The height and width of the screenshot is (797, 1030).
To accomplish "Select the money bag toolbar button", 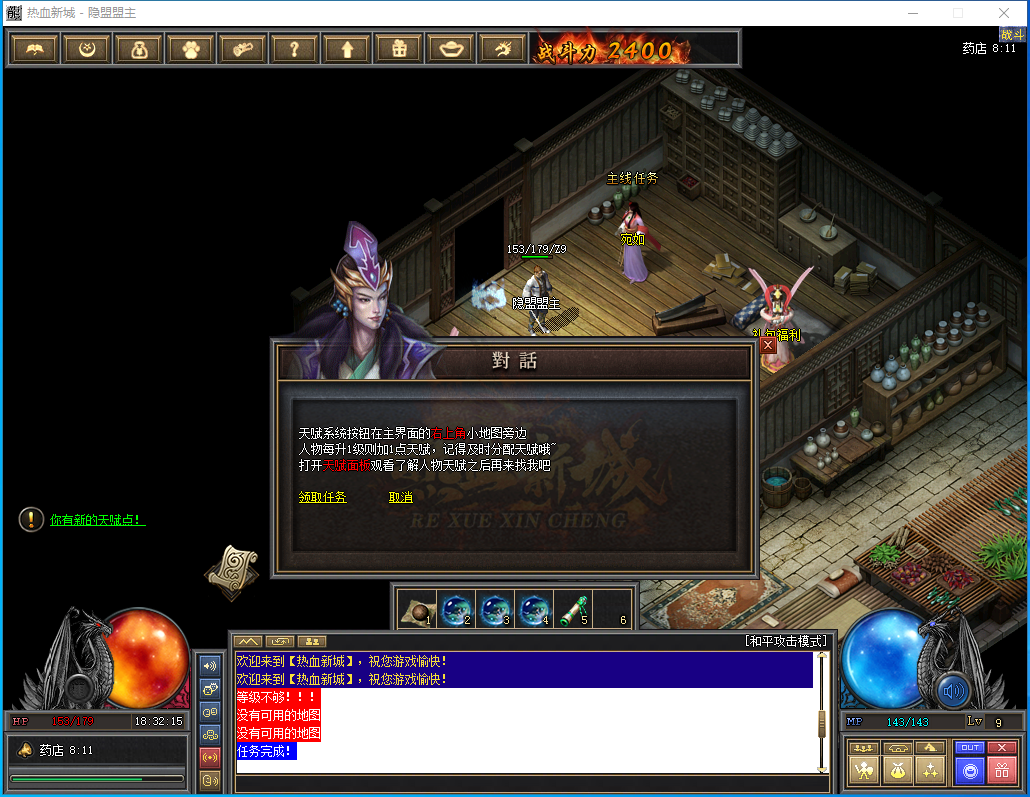I will [138, 48].
